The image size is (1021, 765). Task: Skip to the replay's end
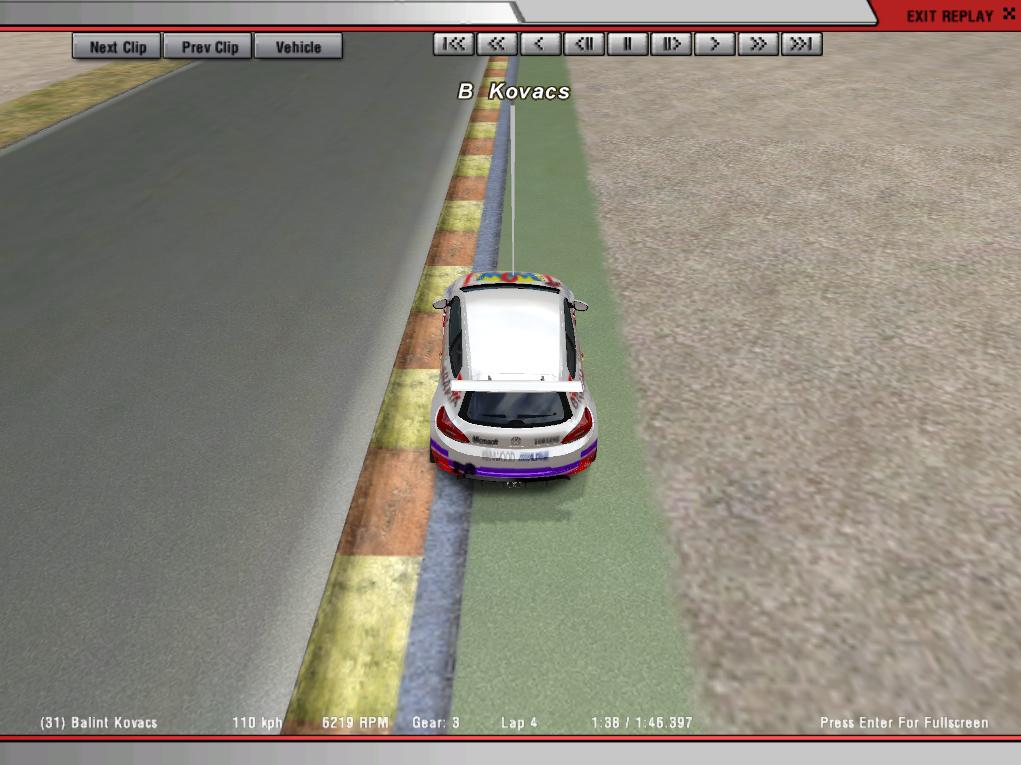click(802, 44)
